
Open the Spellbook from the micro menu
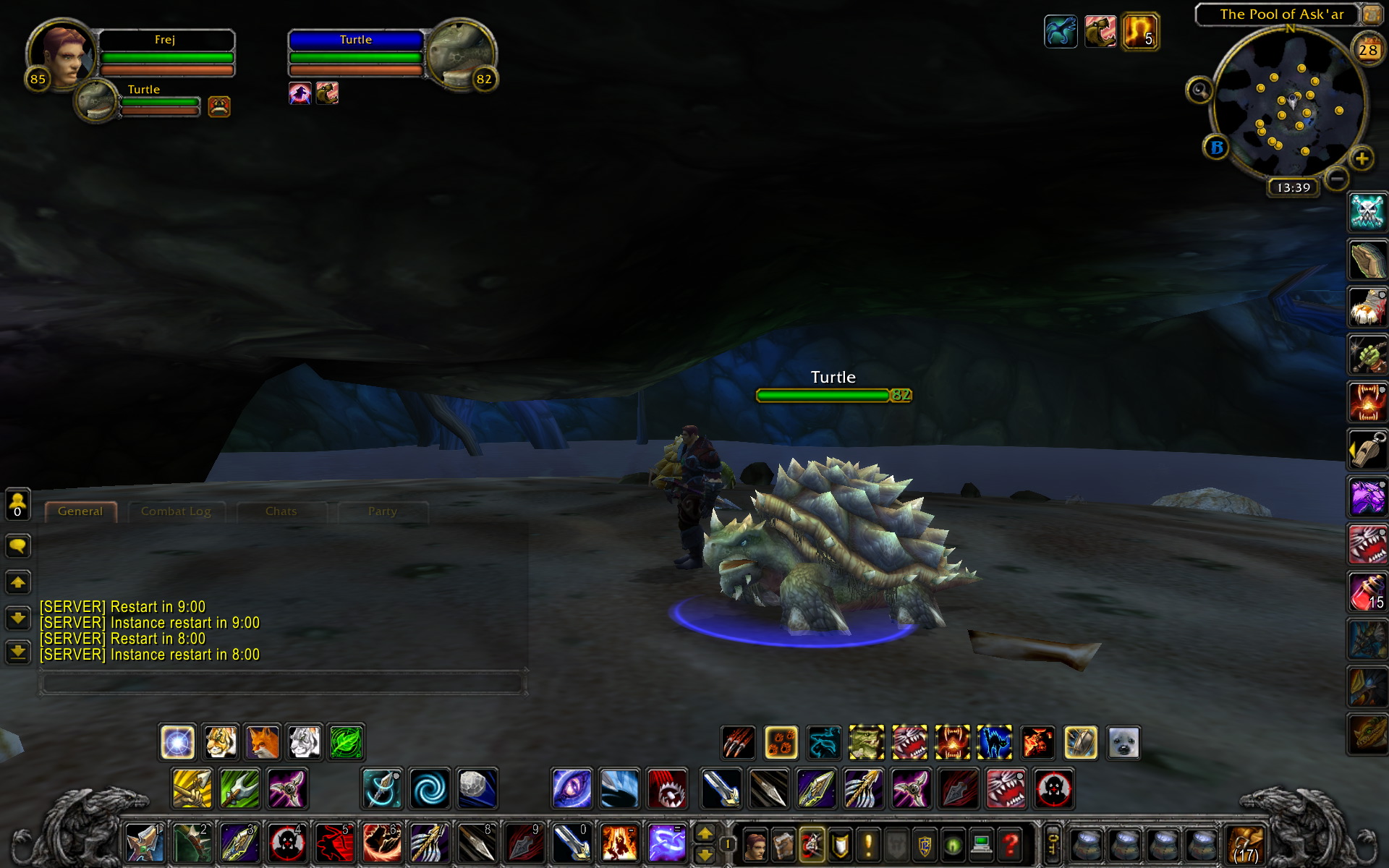click(783, 843)
